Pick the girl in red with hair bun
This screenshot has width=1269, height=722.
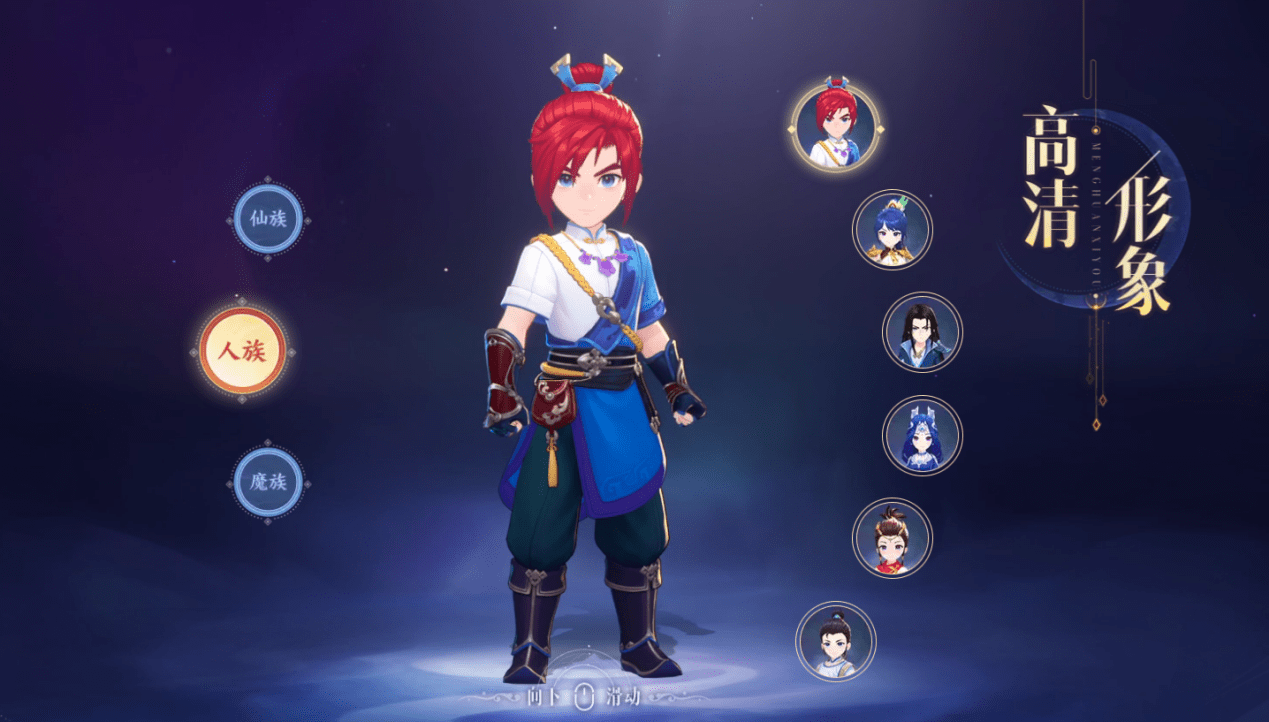(892, 538)
